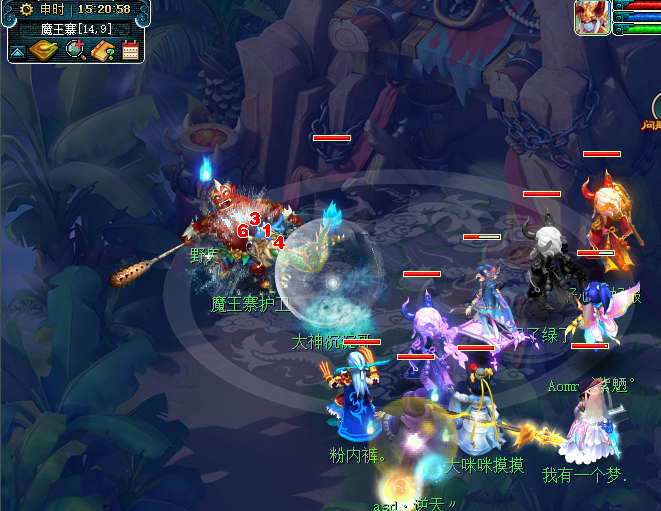Open the round button at the right edge
The image size is (661, 511).
pyautogui.click(x=655, y=106)
